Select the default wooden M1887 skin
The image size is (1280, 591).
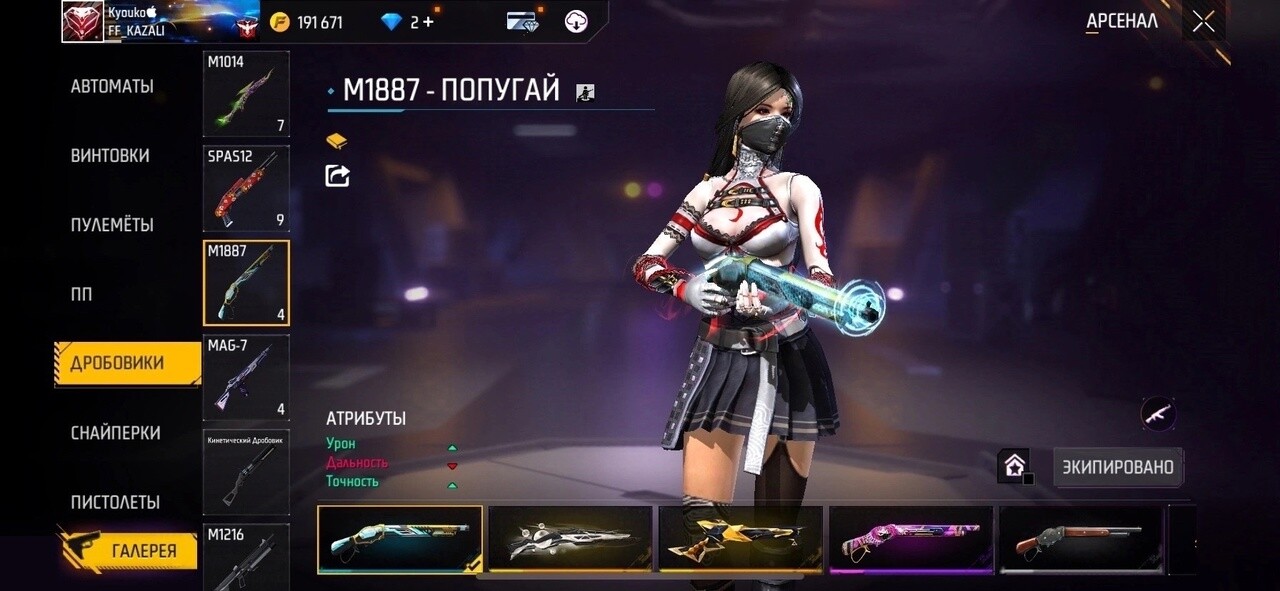click(1081, 539)
